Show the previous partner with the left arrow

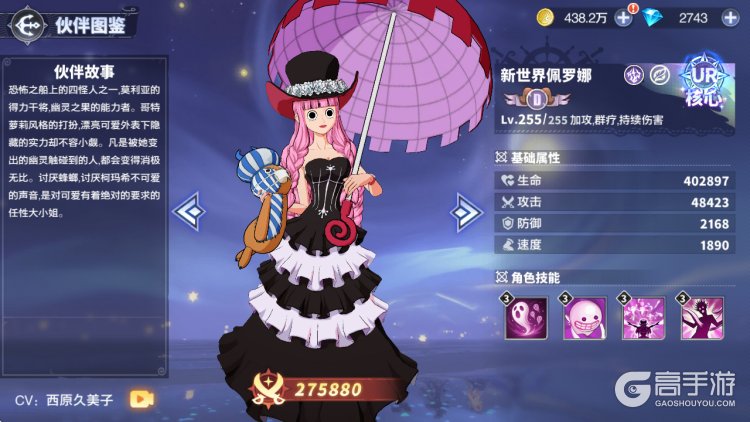189,211
